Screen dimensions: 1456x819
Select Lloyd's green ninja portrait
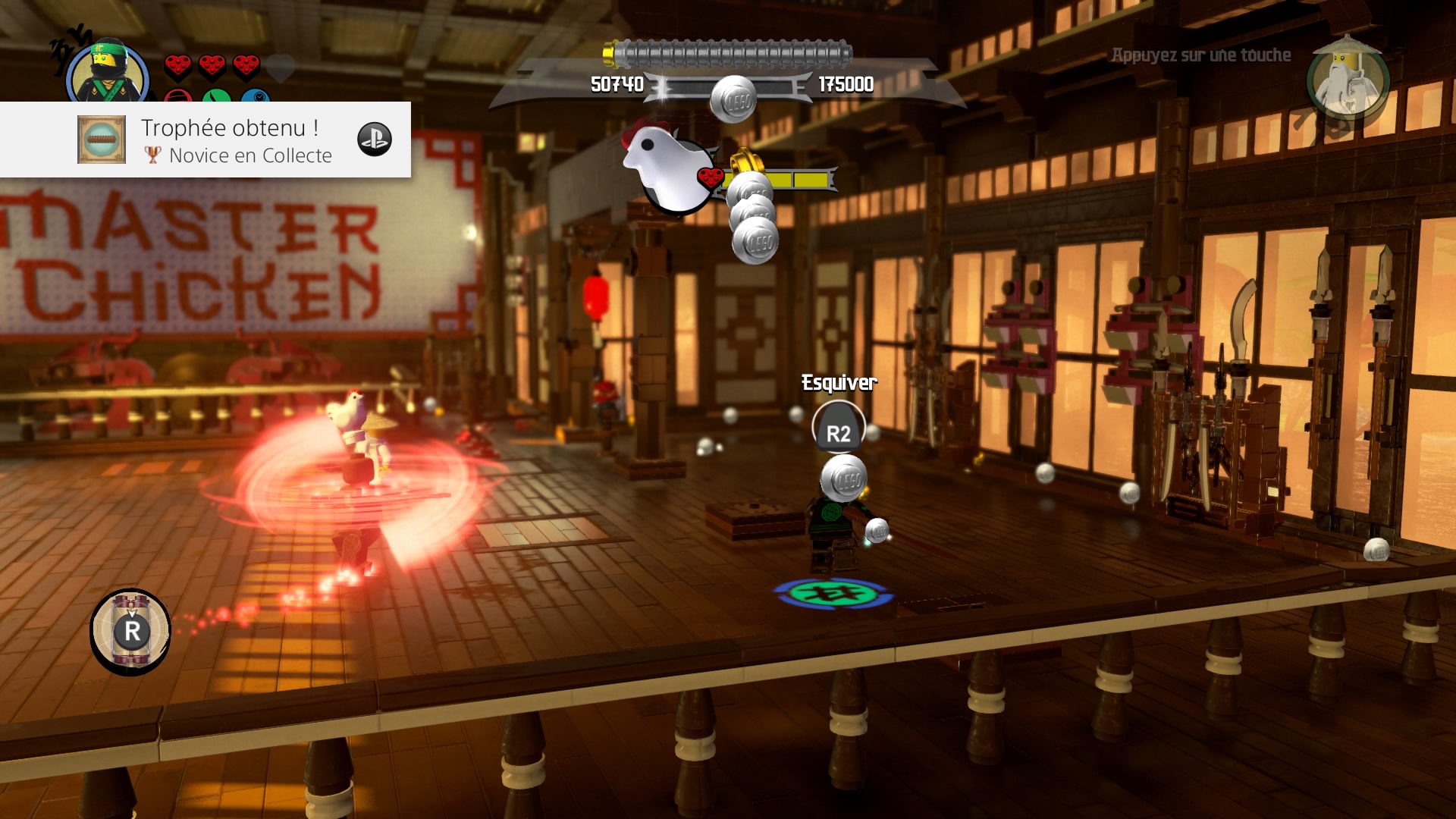coord(108,74)
